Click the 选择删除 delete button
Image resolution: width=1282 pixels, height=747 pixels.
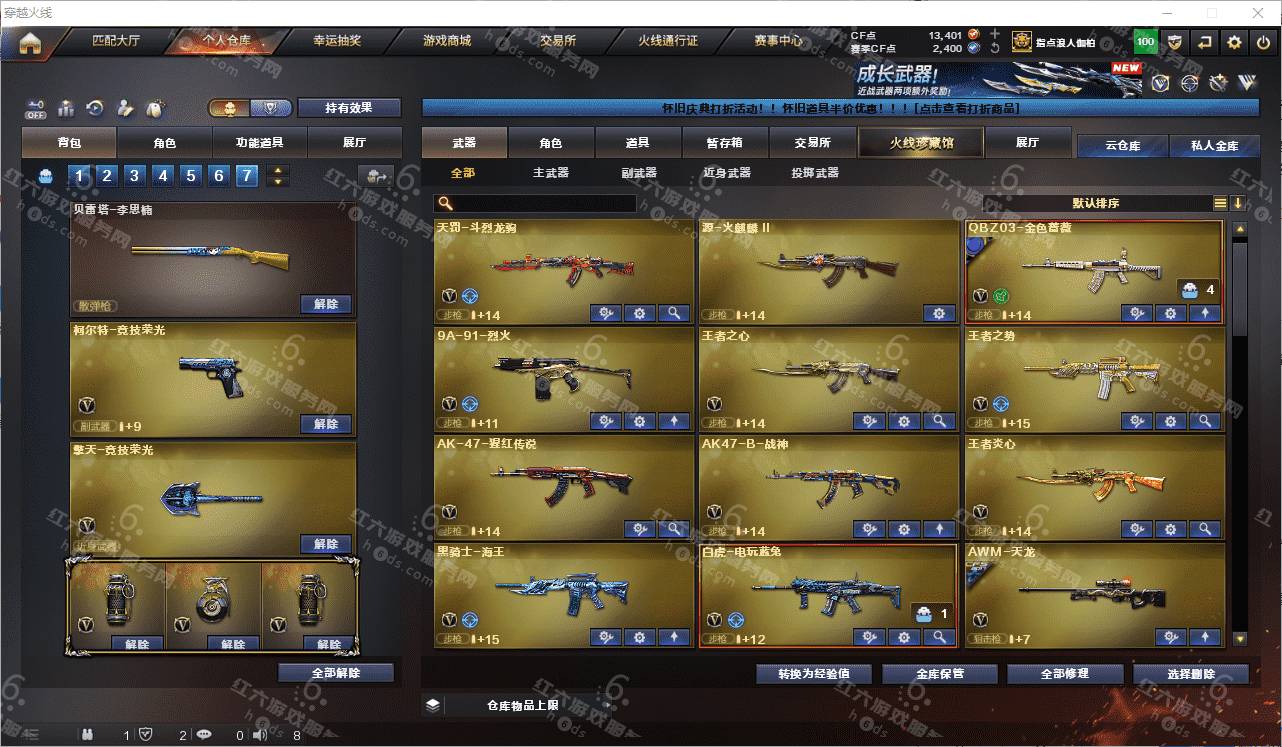(1190, 674)
